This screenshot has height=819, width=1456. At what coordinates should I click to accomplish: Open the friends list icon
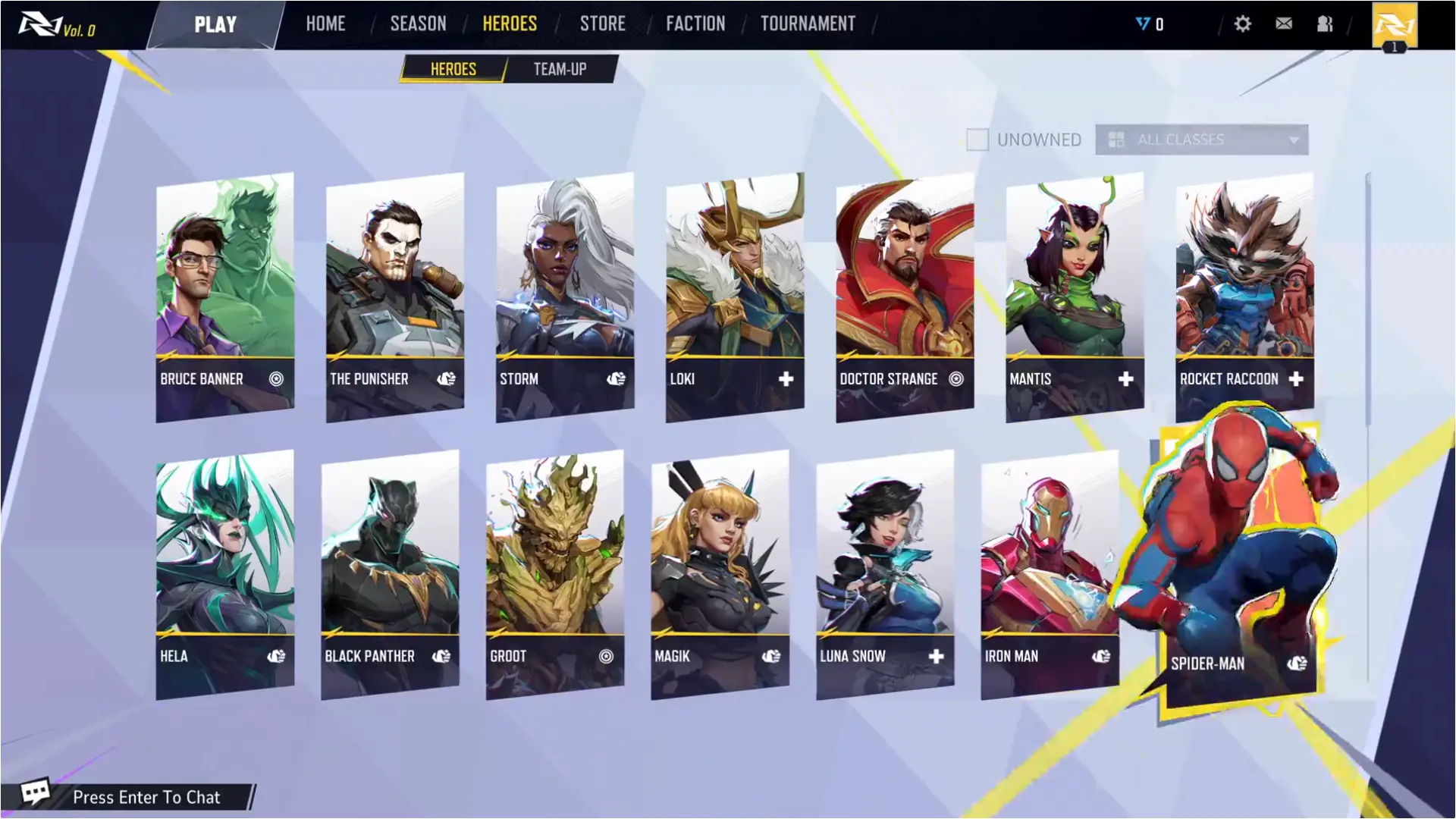1325,24
